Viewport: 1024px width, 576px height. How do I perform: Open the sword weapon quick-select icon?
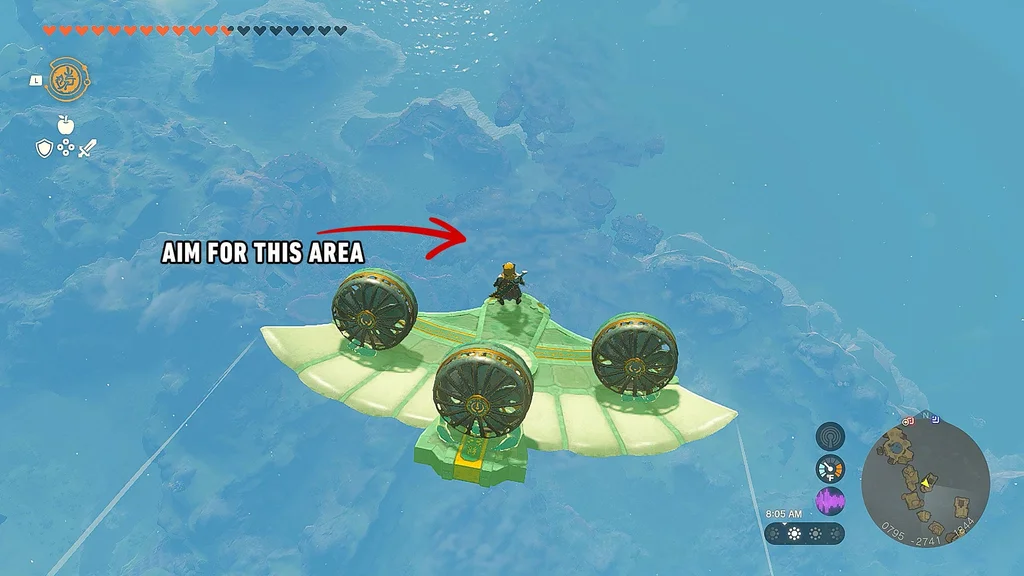(x=87, y=149)
